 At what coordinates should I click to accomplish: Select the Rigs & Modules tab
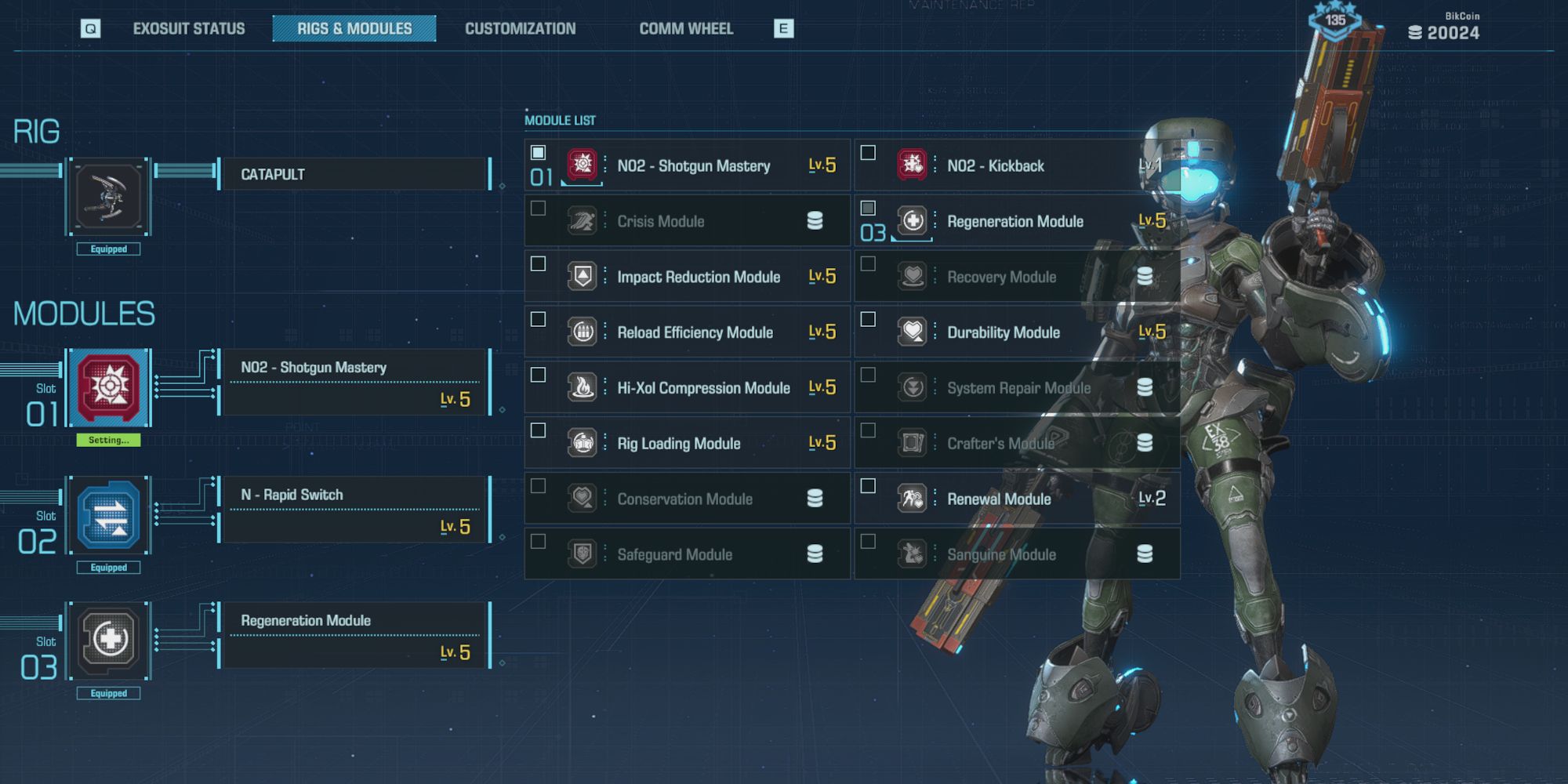pyautogui.click(x=354, y=29)
